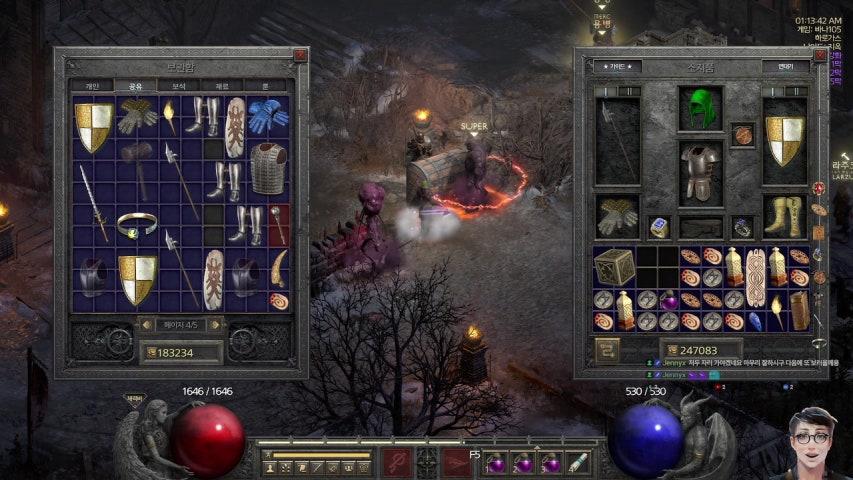This screenshot has height=480, width=853.
Task: Select the equipped gloves slot
Action: point(617,216)
